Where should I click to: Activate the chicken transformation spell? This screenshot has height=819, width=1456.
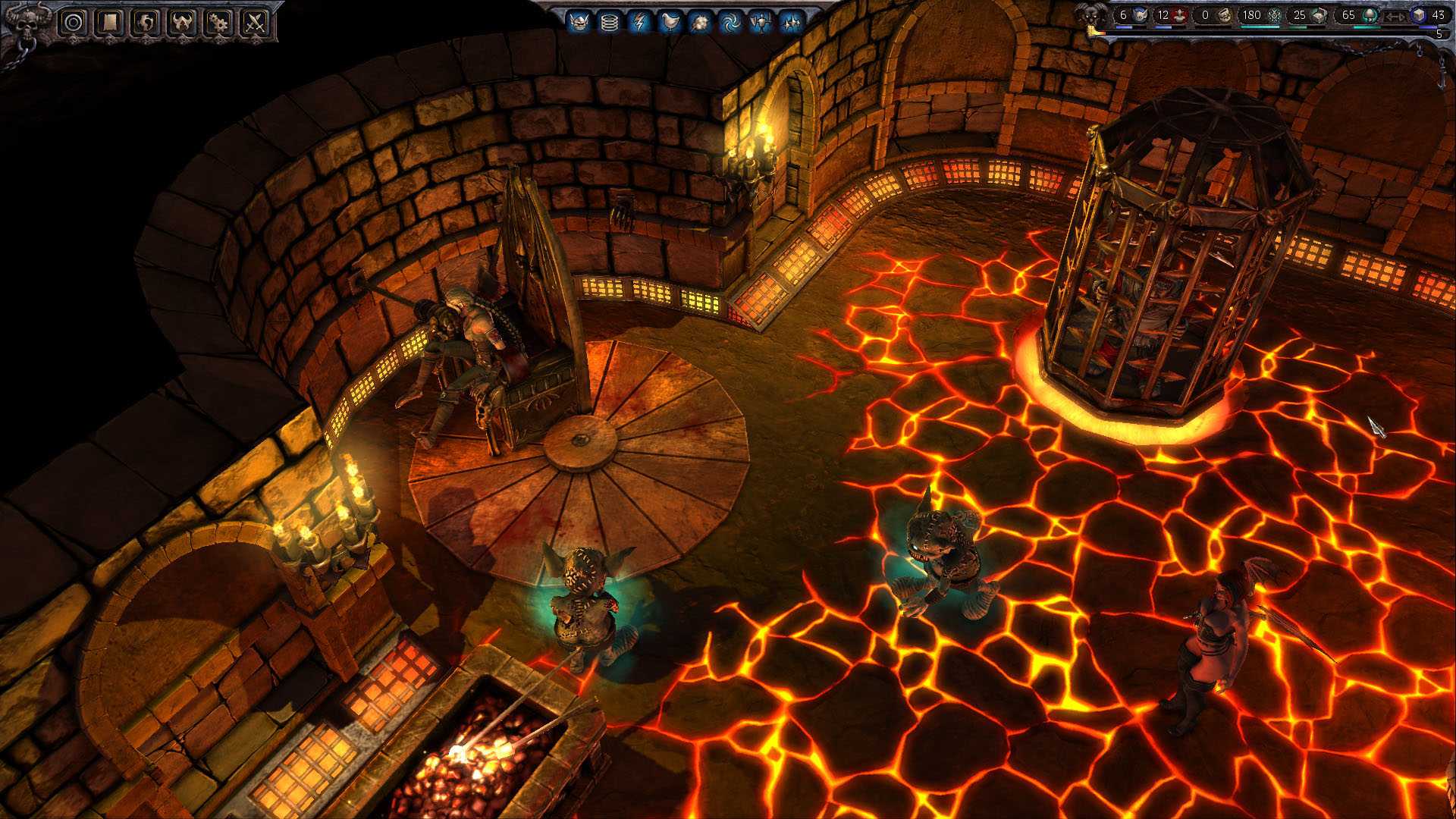click(x=670, y=20)
